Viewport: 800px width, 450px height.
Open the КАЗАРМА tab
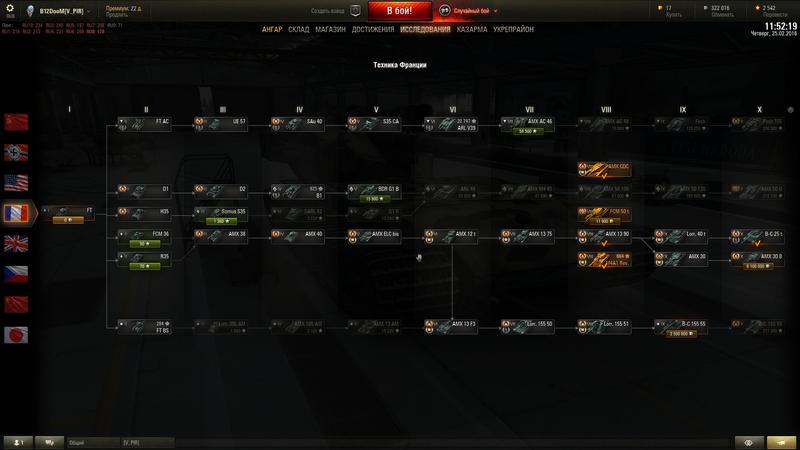[472, 30]
